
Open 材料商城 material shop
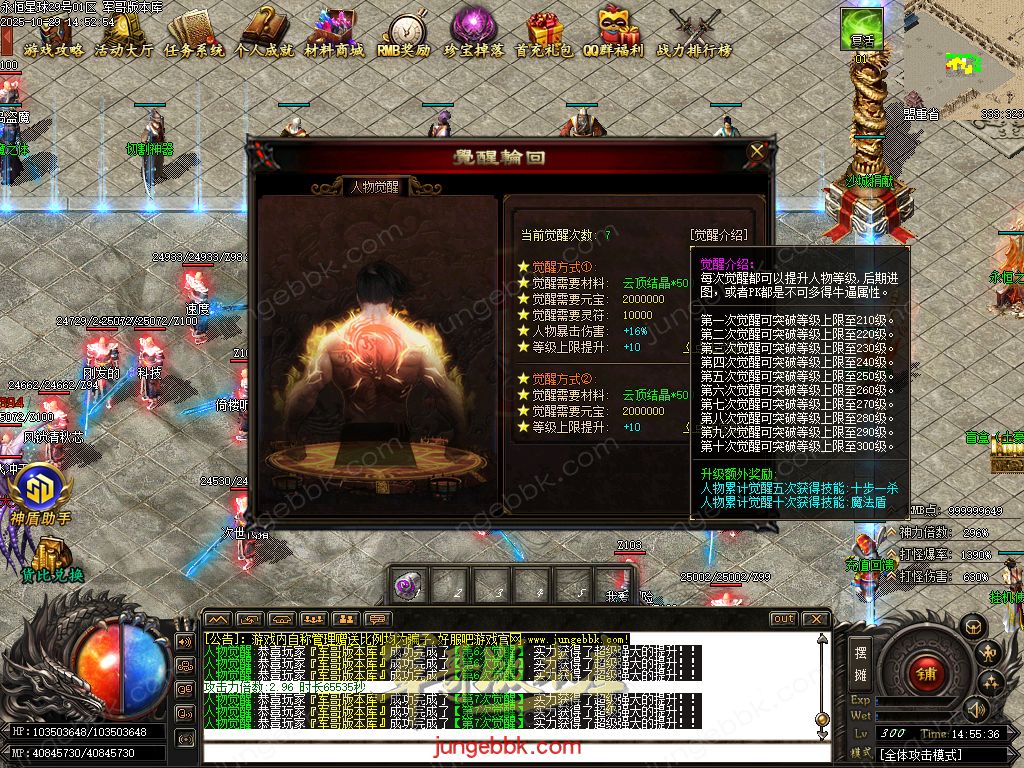pos(334,33)
